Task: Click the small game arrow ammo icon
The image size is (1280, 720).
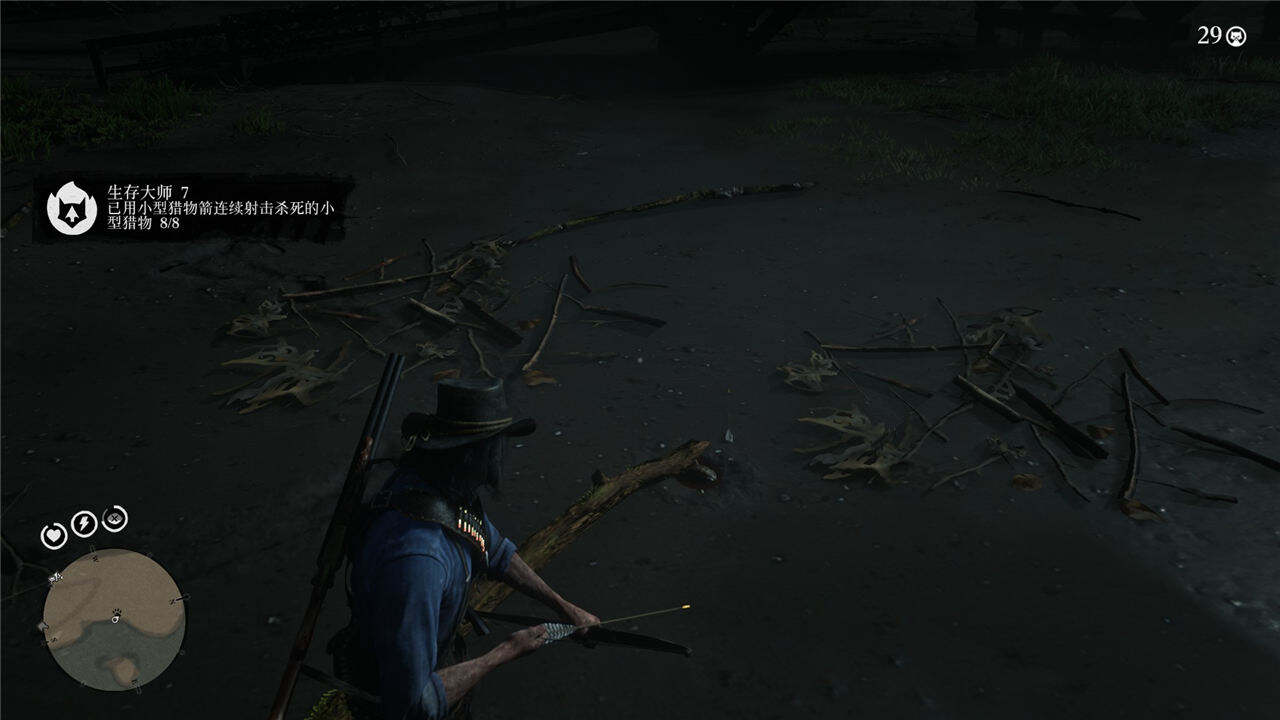Action: click(1237, 36)
